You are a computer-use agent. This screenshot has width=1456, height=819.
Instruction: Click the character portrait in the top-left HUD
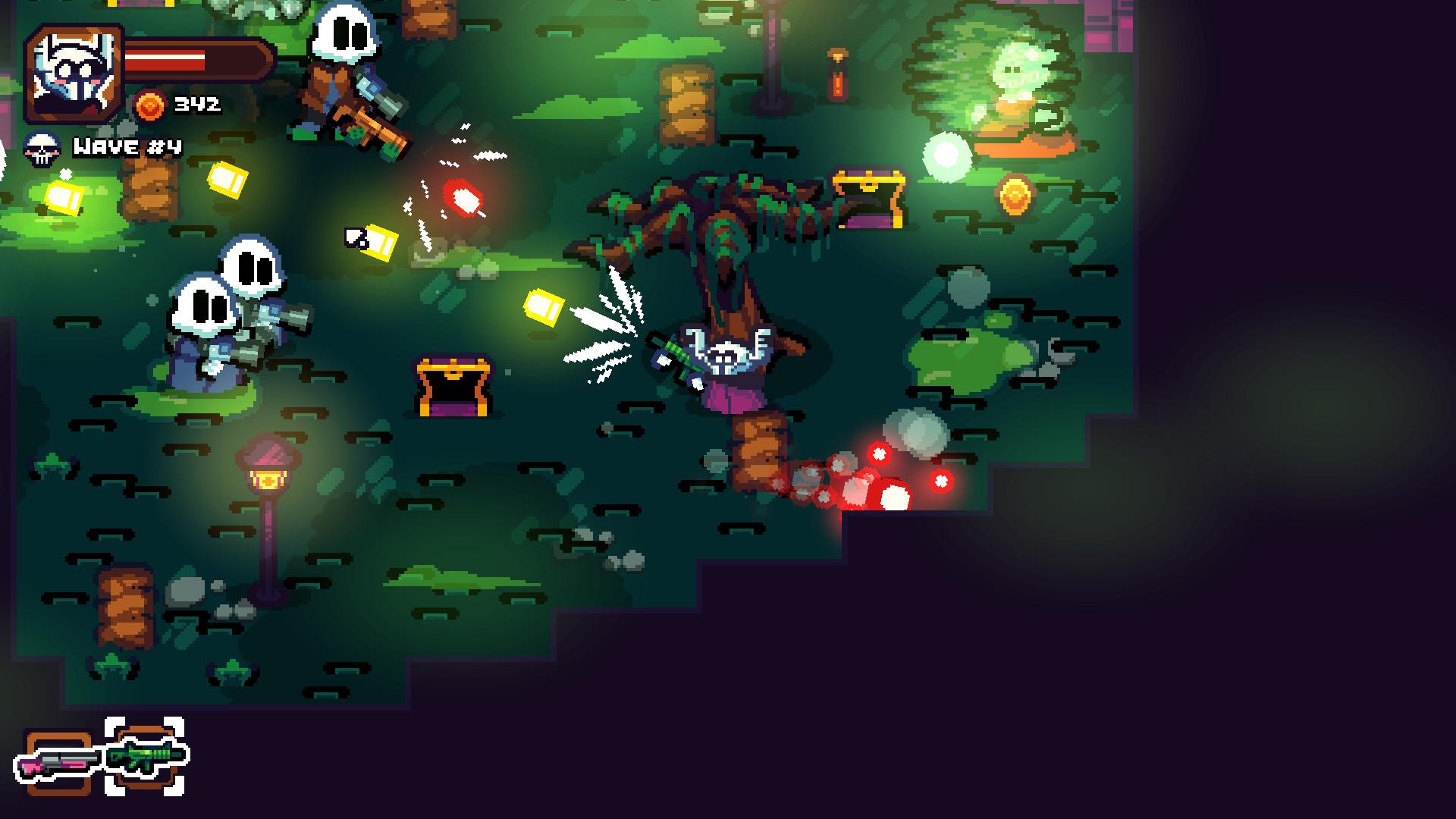pyautogui.click(x=72, y=72)
